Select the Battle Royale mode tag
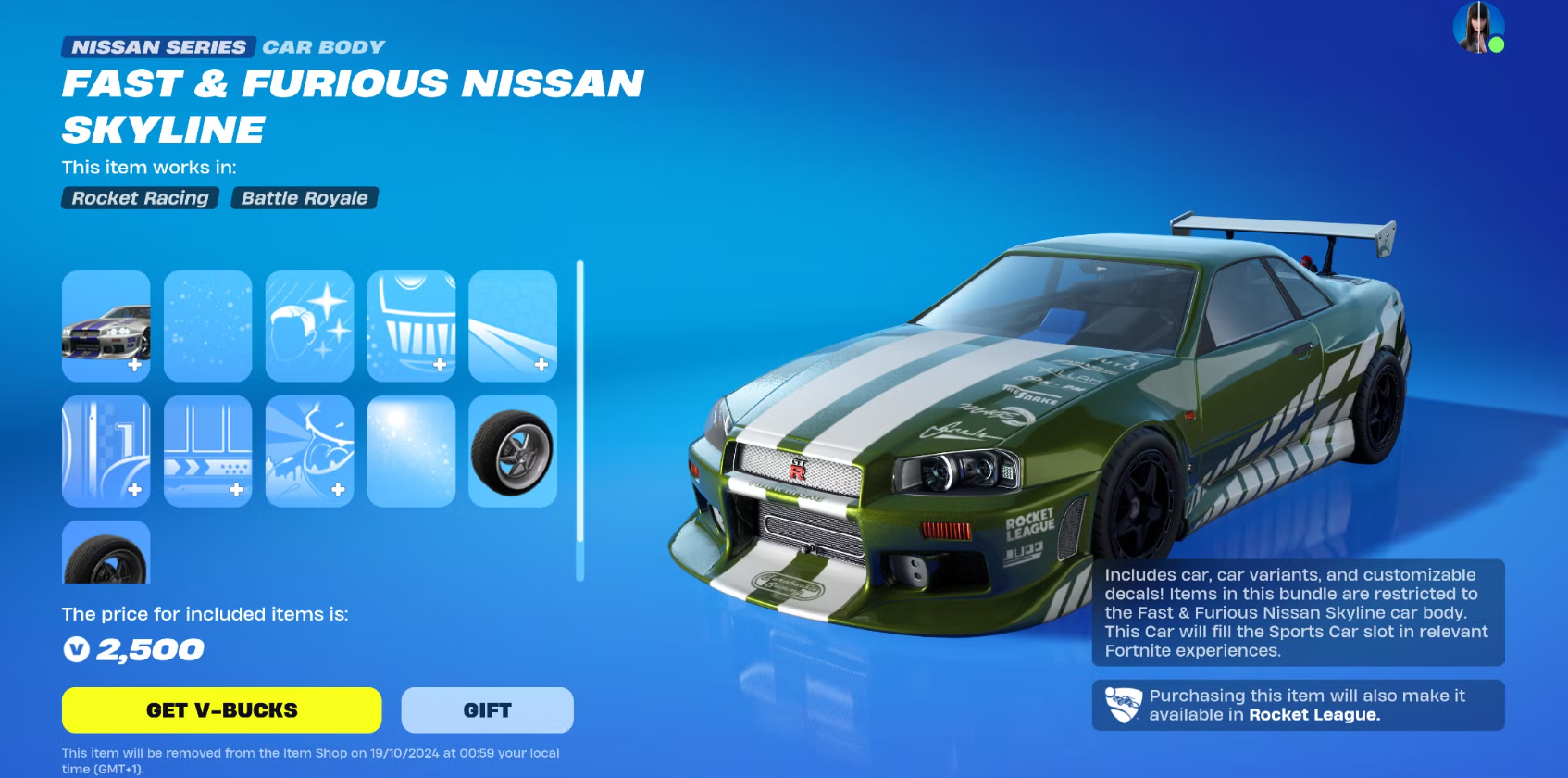 click(305, 198)
